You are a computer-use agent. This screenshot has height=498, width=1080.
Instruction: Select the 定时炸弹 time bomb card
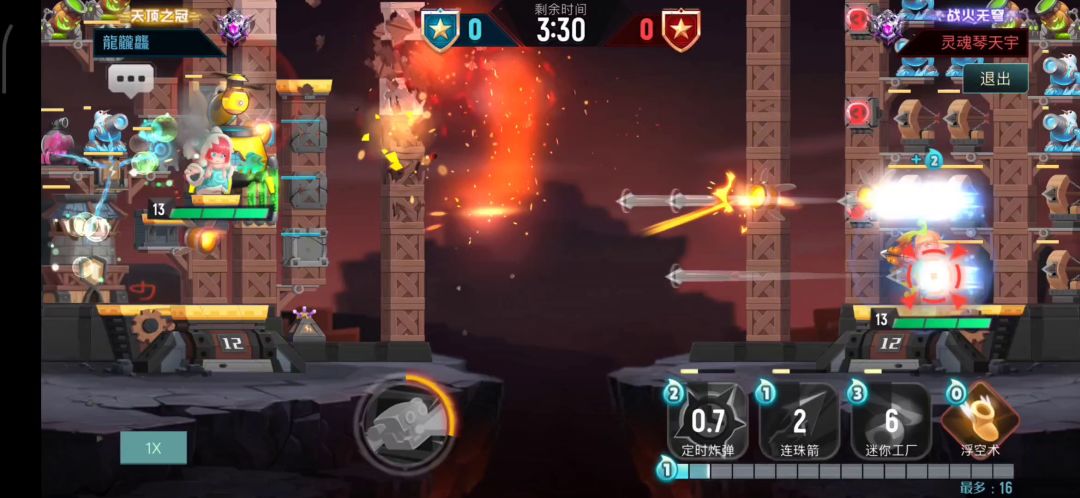point(708,421)
